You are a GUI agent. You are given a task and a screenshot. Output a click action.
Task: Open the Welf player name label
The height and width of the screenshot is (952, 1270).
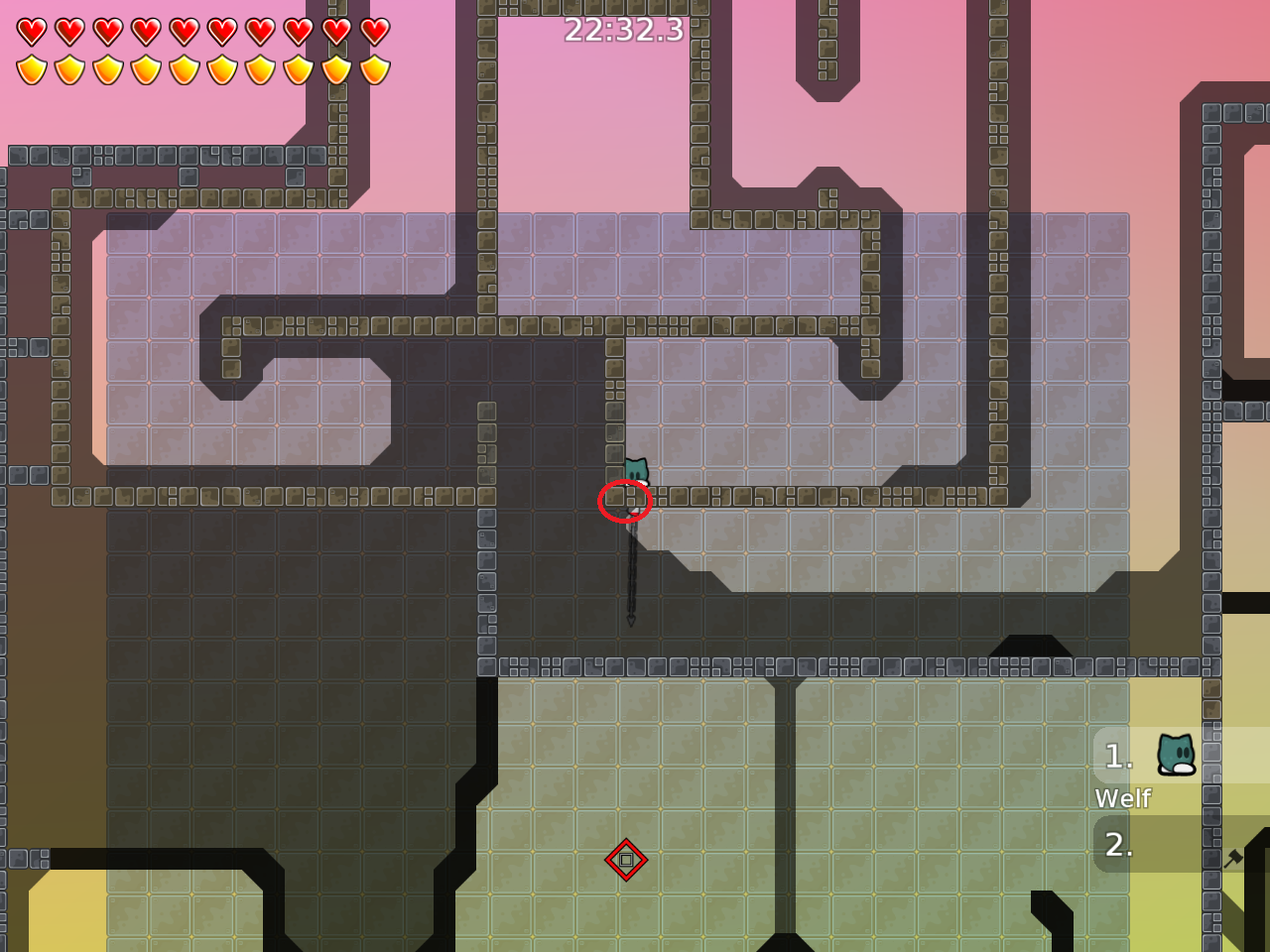(x=1122, y=798)
